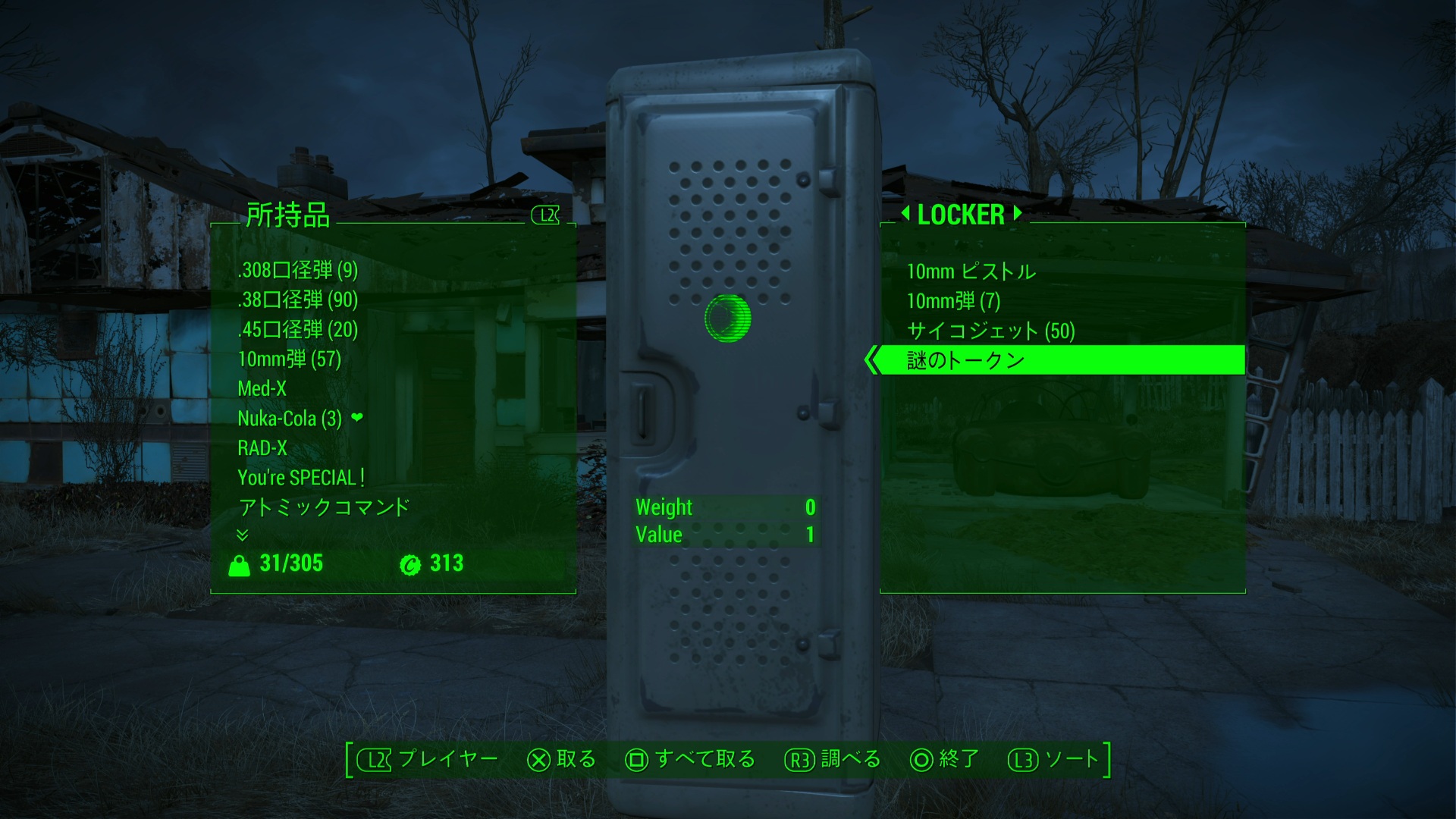Select the 謎のトークン locker item

pyautogui.click(x=965, y=359)
